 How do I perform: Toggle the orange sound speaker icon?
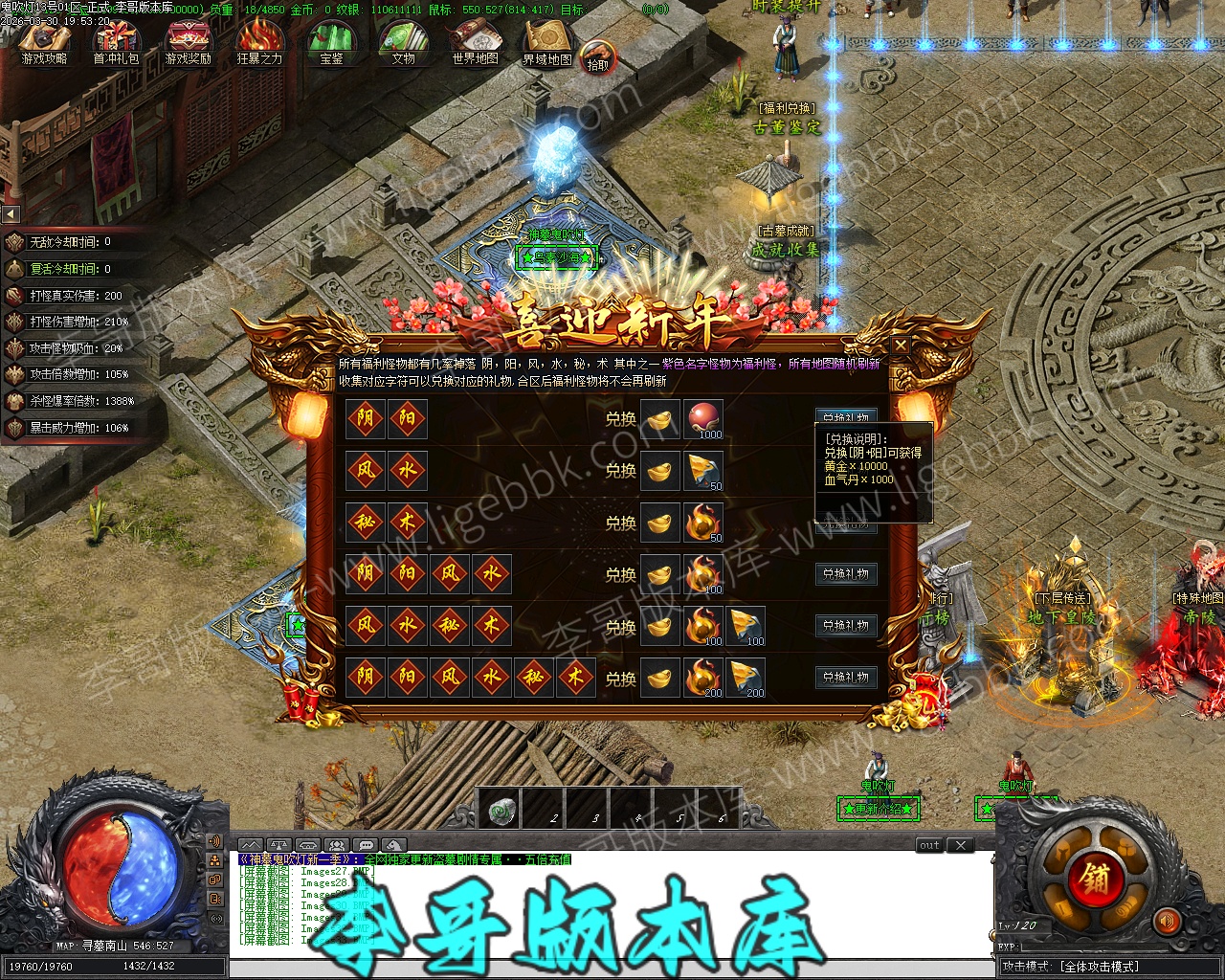pos(1167,922)
